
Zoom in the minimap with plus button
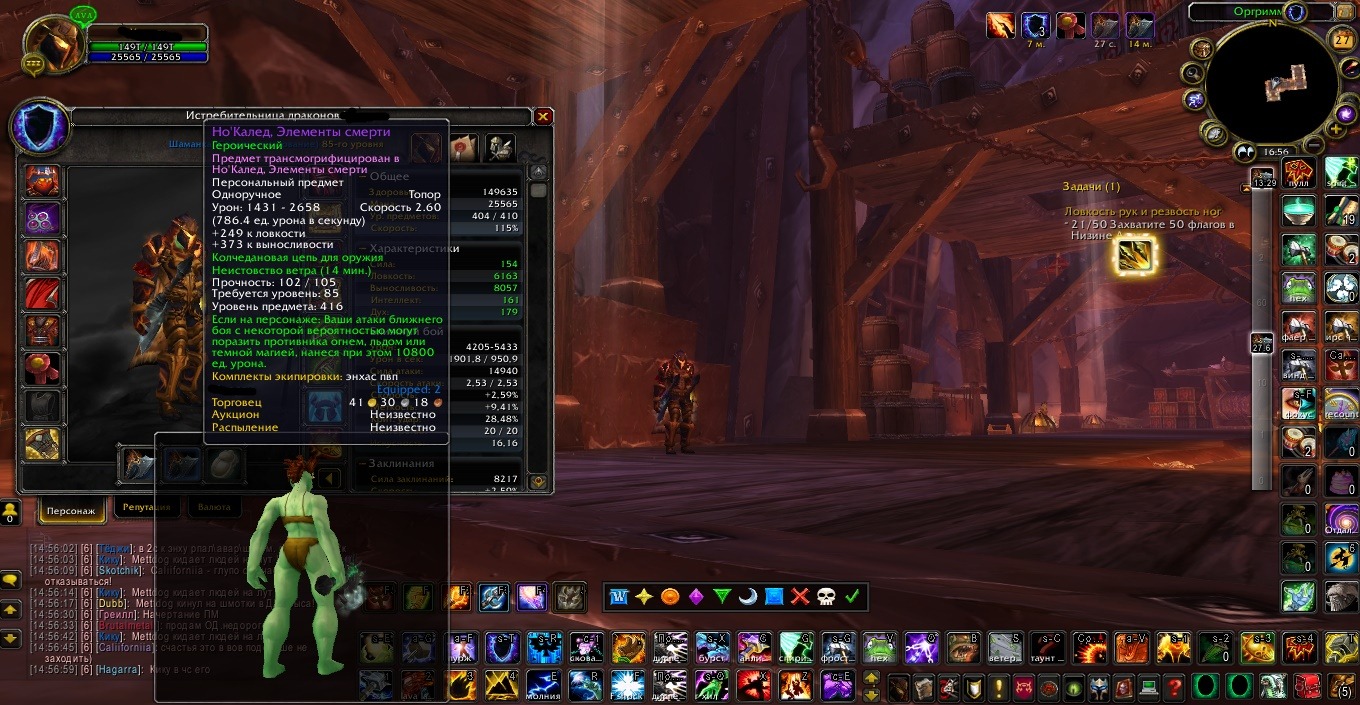point(1338,129)
